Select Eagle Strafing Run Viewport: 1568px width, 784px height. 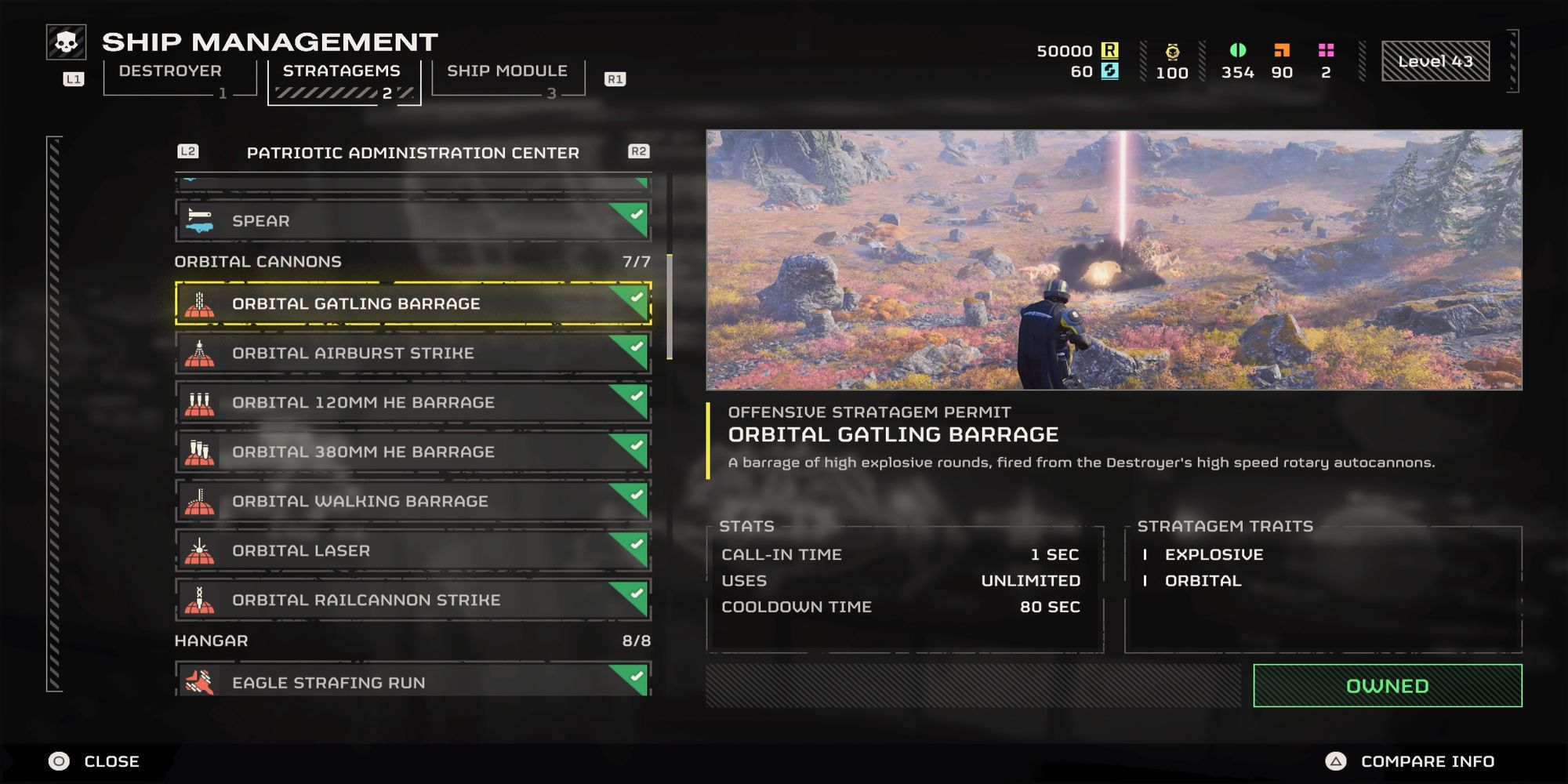[x=412, y=681]
